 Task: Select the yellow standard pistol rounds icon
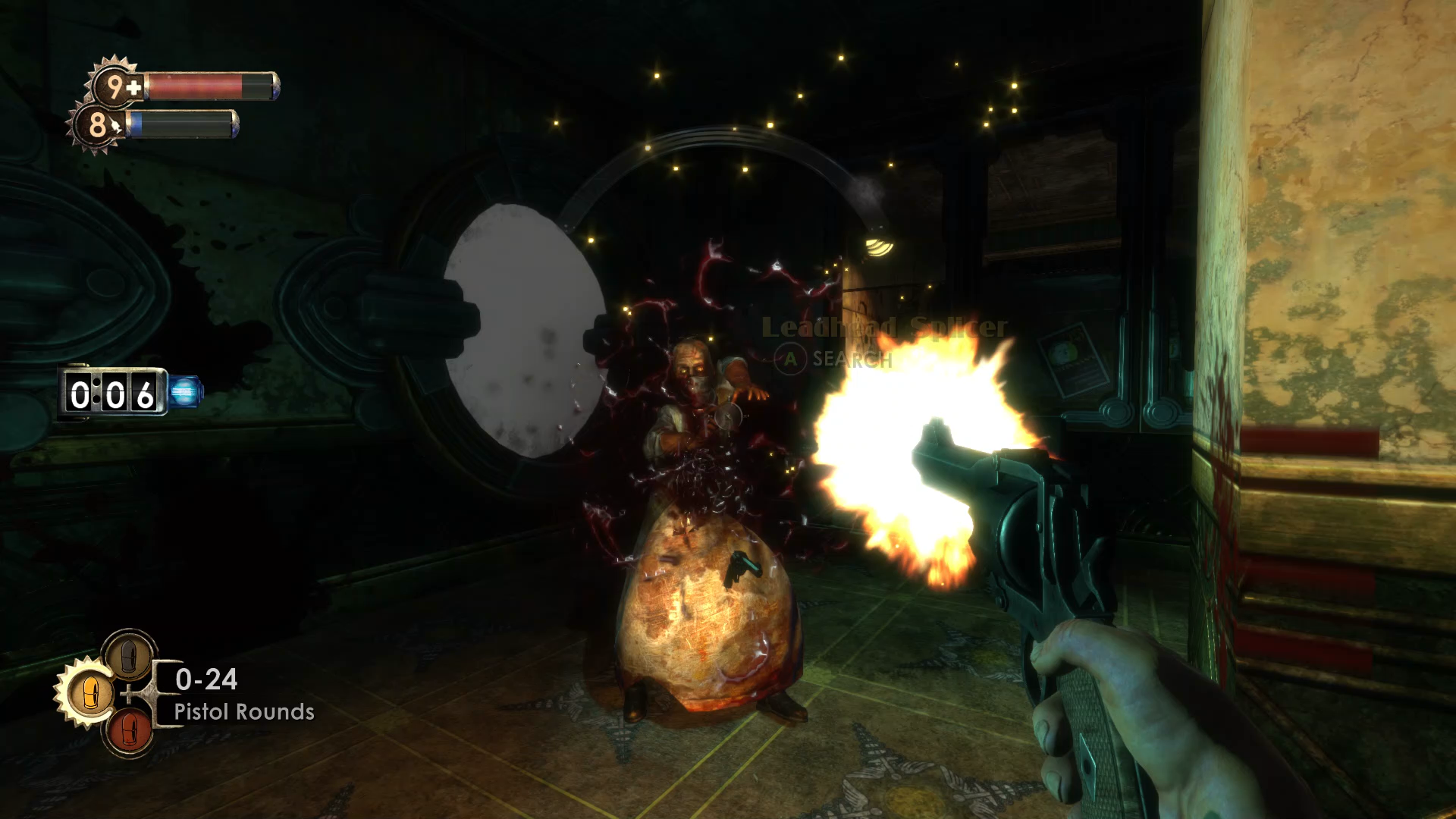(x=89, y=692)
